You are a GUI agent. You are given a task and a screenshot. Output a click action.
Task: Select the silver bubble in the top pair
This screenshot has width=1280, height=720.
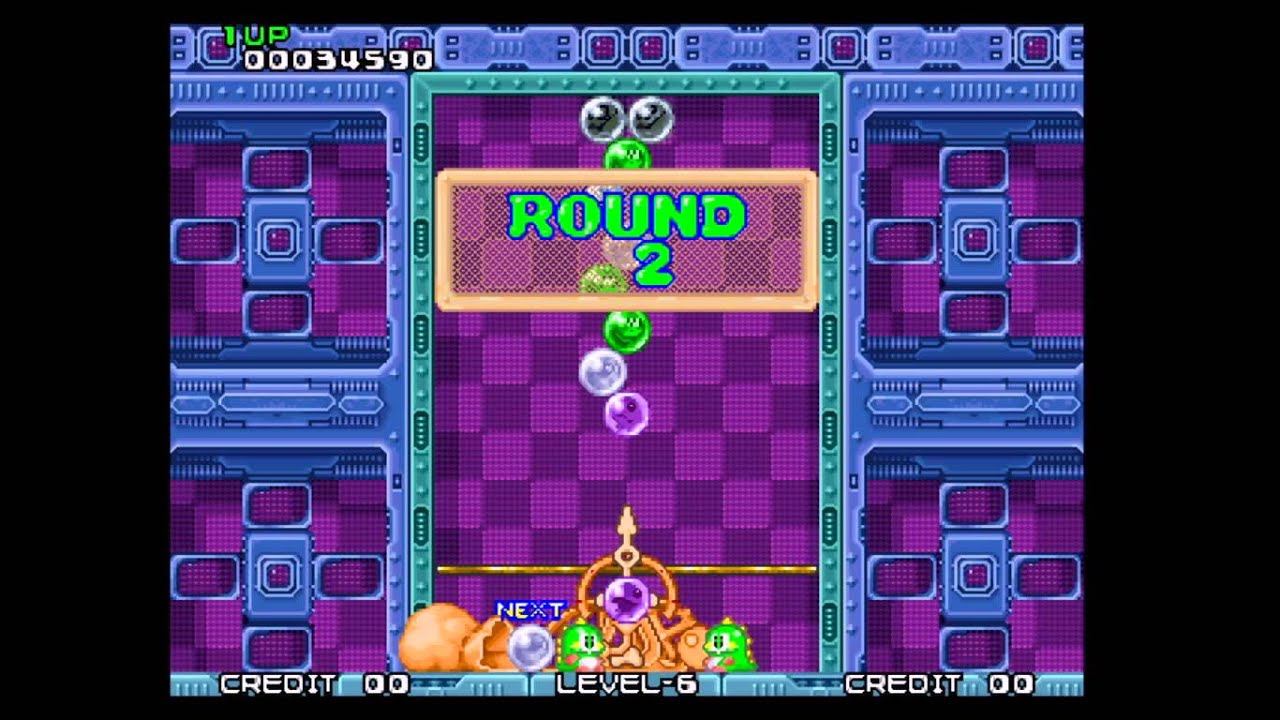(x=601, y=118)
